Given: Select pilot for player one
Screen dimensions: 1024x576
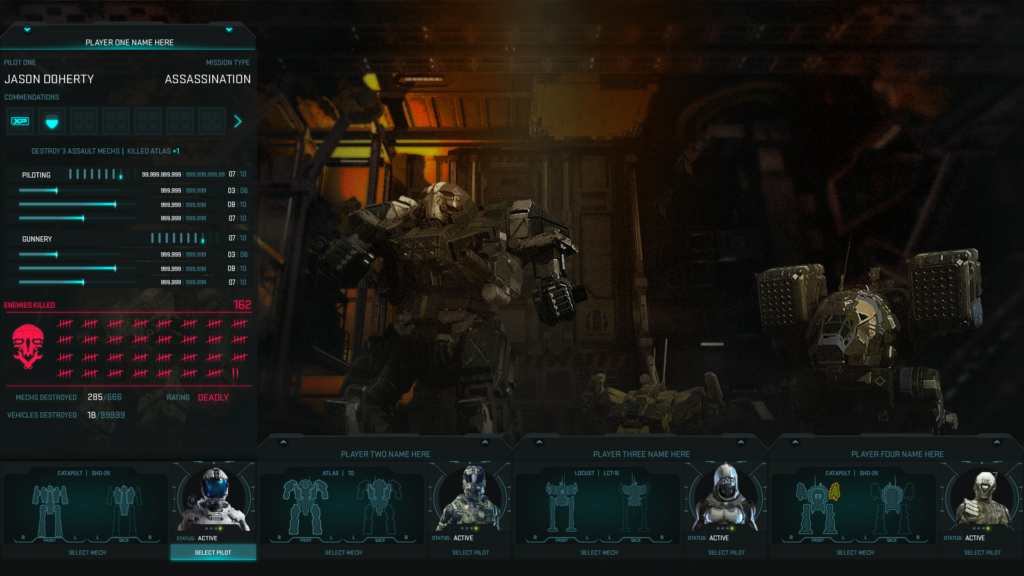Looking at the screenshot, I should coord(213,552).
